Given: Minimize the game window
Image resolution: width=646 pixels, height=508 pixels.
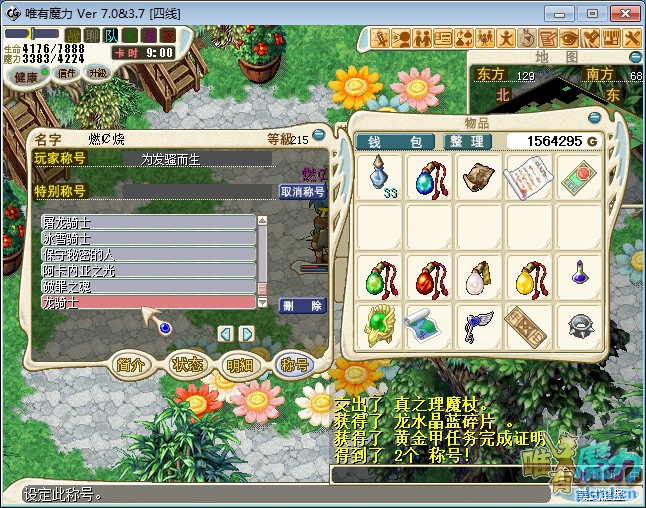Looking at the screenshot, I should tap(564, 13).
